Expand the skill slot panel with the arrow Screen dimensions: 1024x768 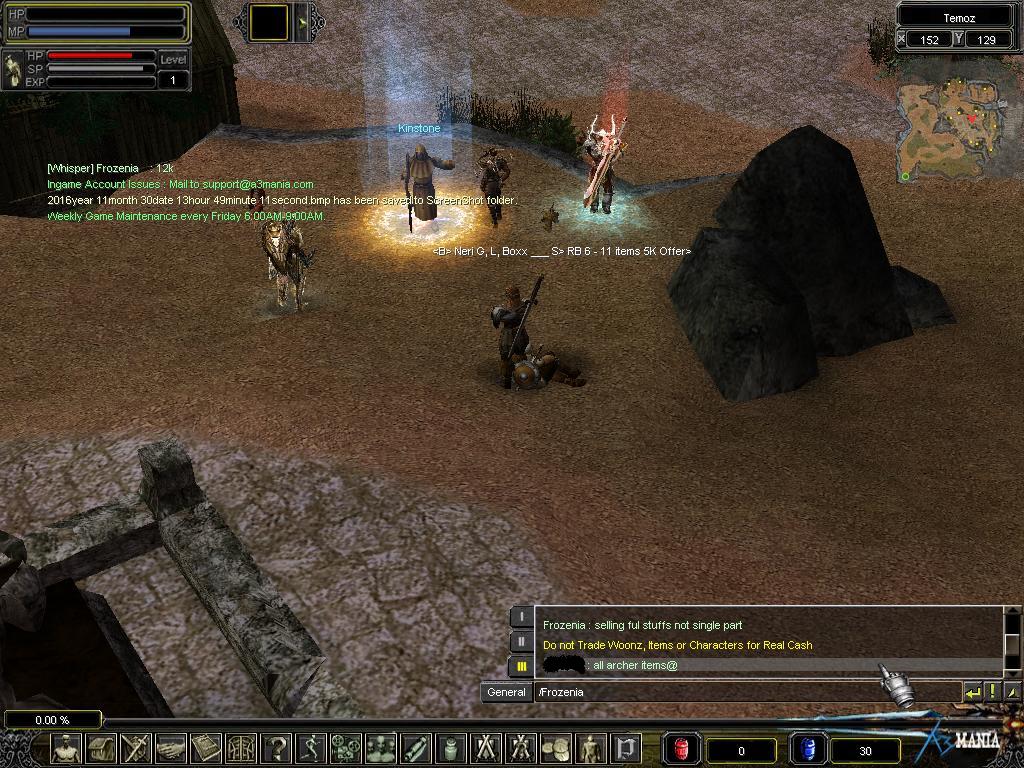305,22
